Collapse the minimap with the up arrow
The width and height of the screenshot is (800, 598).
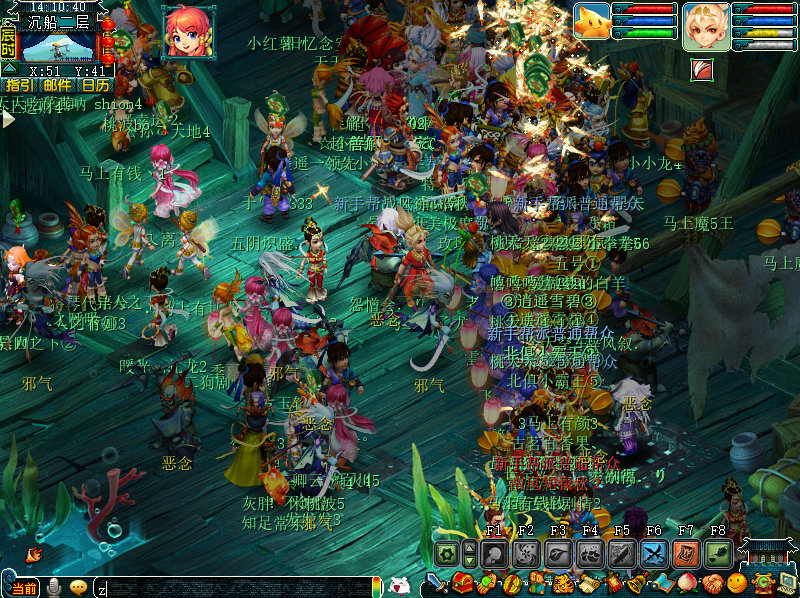tap(9, 67)
